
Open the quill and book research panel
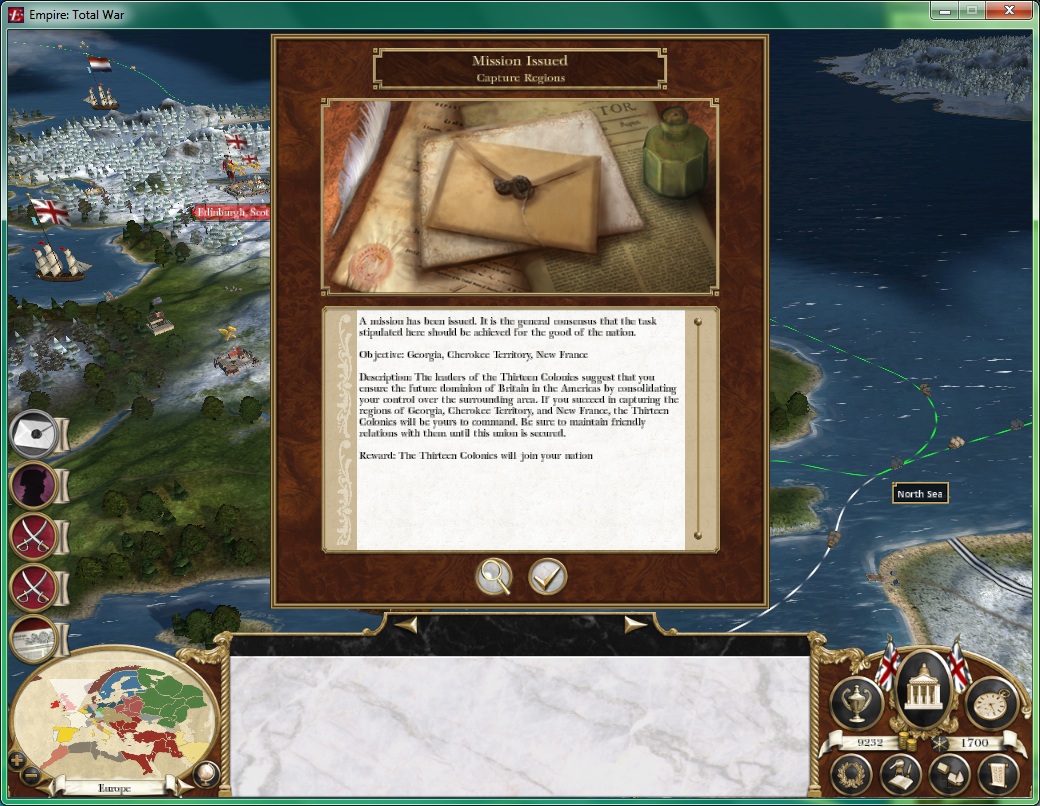(x=900, y=774)
